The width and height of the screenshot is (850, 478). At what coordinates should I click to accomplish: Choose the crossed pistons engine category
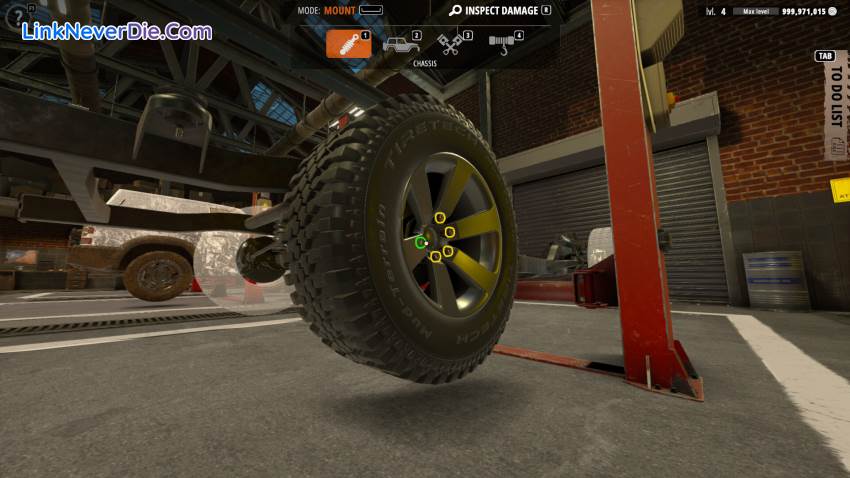[450, 44]
